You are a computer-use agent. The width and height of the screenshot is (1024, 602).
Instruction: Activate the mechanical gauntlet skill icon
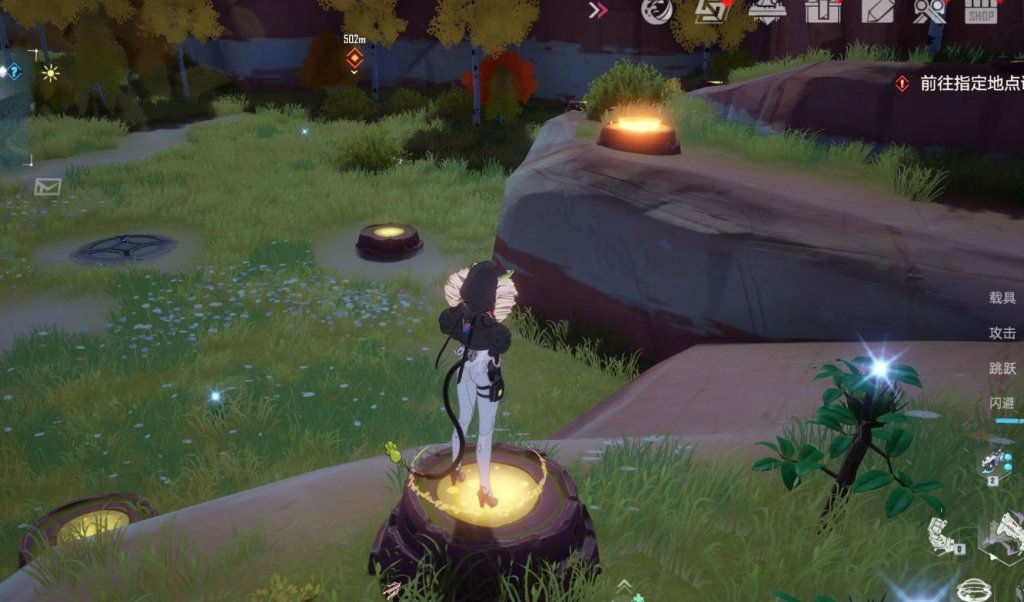click(941, 536)
